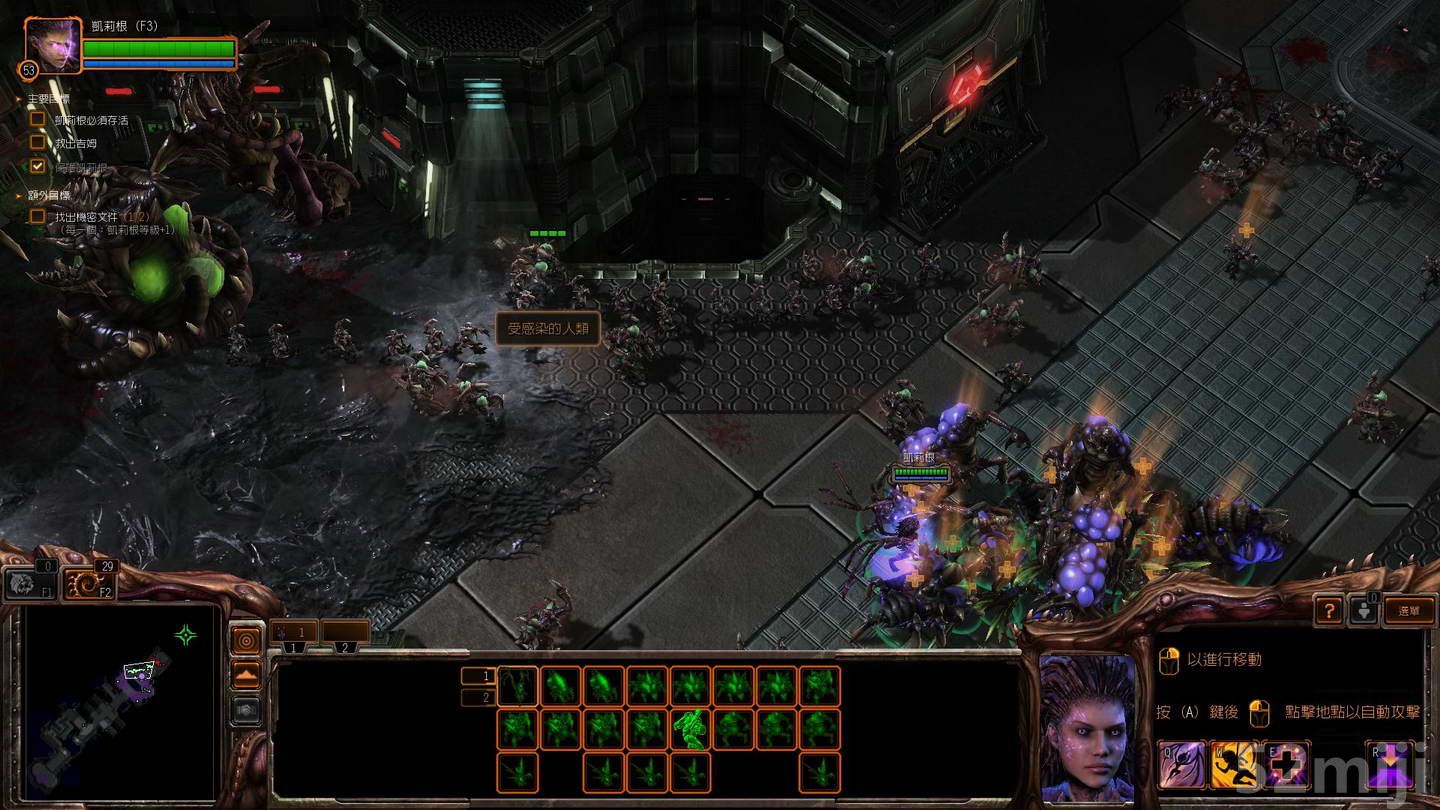The image size is (1440, 810).
Task: Toggle the terrain view button beside the minimap
Action: 247,673
